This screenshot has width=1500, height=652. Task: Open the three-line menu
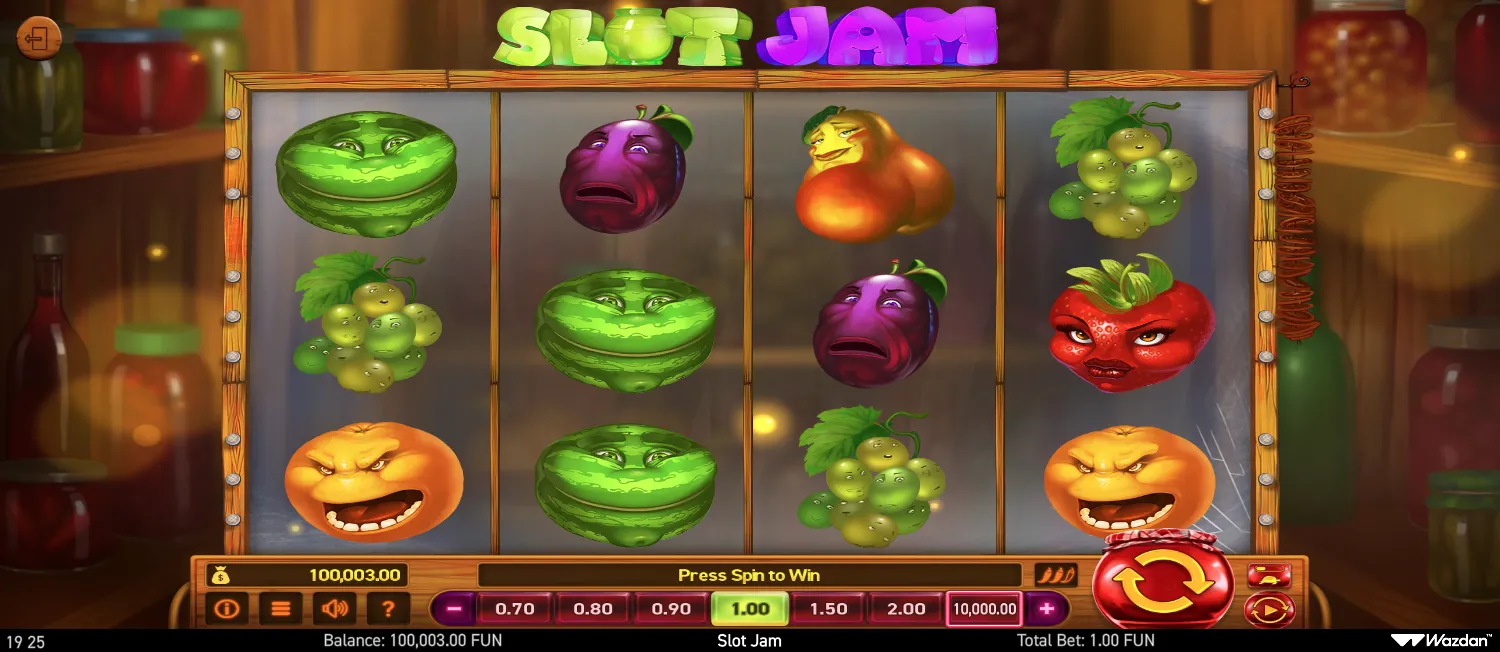(281, 608)
